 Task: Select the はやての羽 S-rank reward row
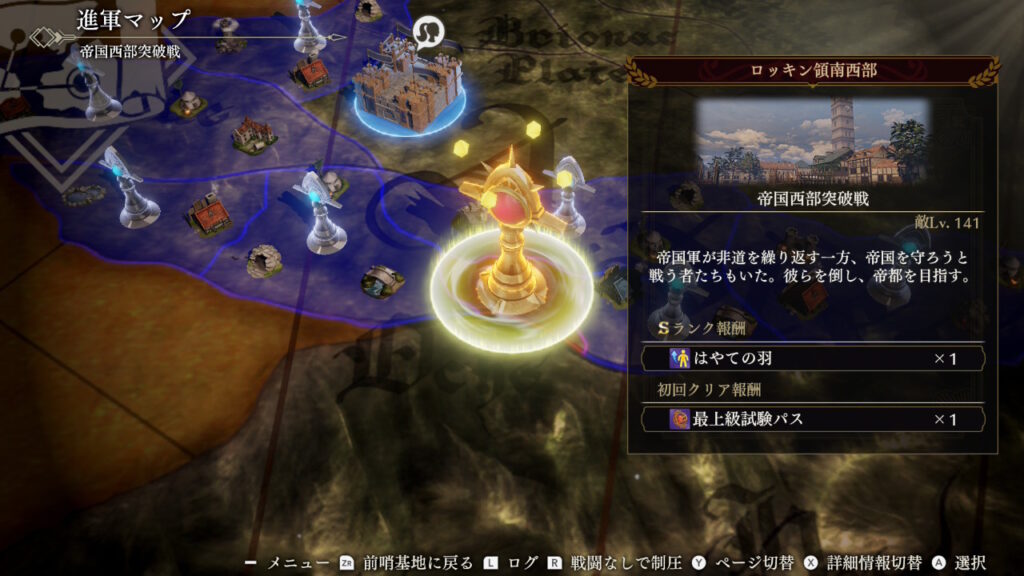(x=811, y=358)
